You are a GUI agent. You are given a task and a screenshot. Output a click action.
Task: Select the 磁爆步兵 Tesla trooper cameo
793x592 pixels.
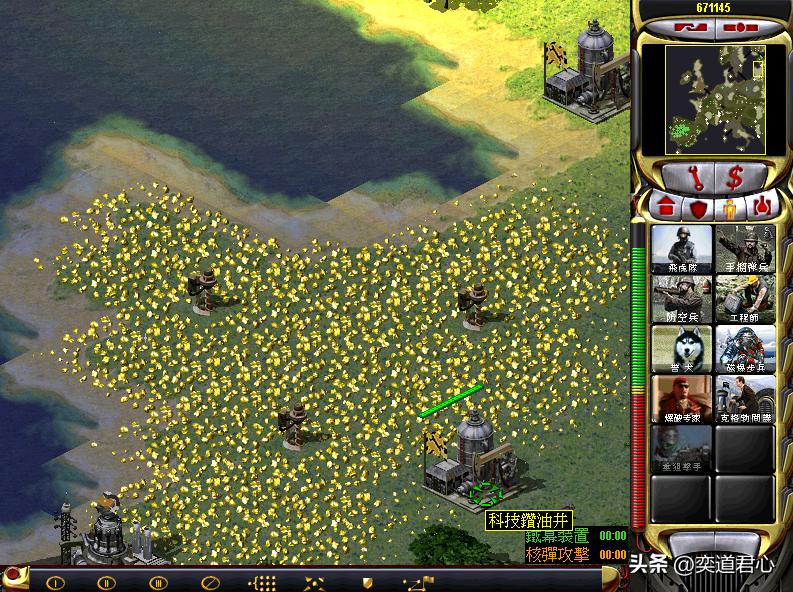coord(745,348)
